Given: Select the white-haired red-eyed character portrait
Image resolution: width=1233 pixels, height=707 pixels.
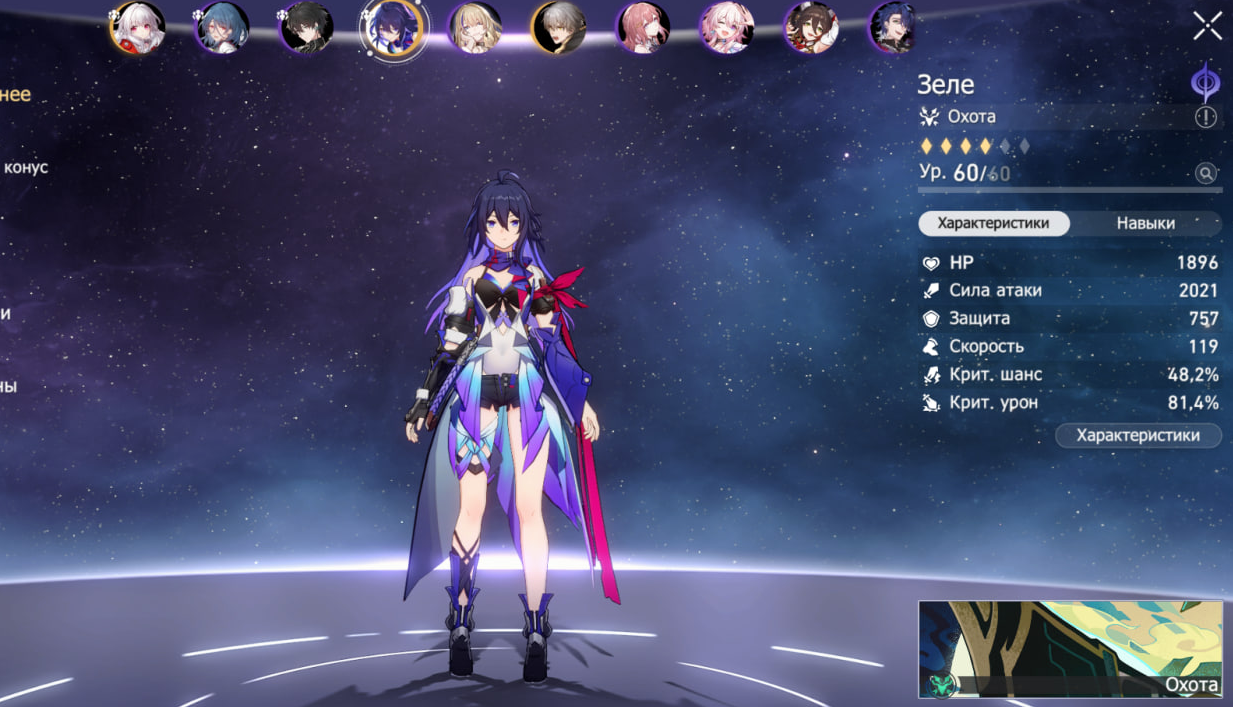Looking at the screenshot, I should click(137, 28).
